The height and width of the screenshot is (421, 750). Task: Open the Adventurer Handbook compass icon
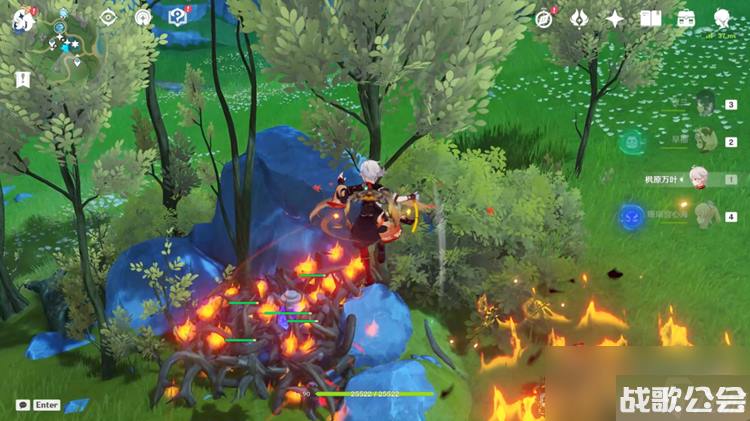point(544,18)
